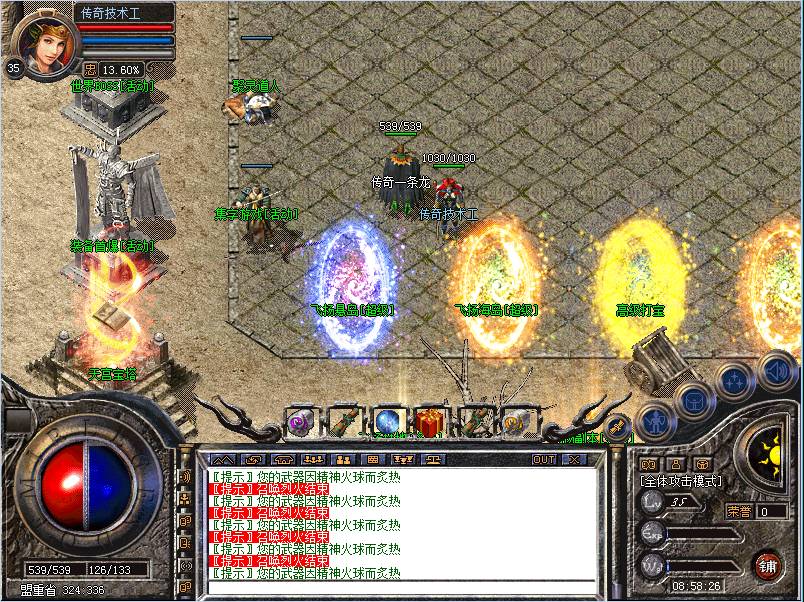Open the bag round button
Viewport: 804px width, 602px height.
pyautogui.click(x=694, y=401)
